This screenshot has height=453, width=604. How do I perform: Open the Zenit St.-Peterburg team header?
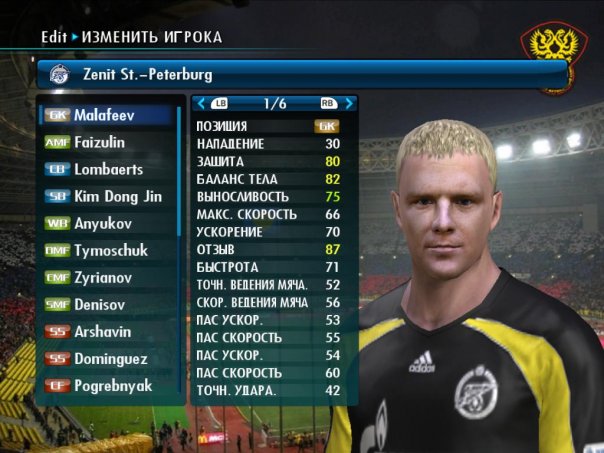click(x=300, y=74)
